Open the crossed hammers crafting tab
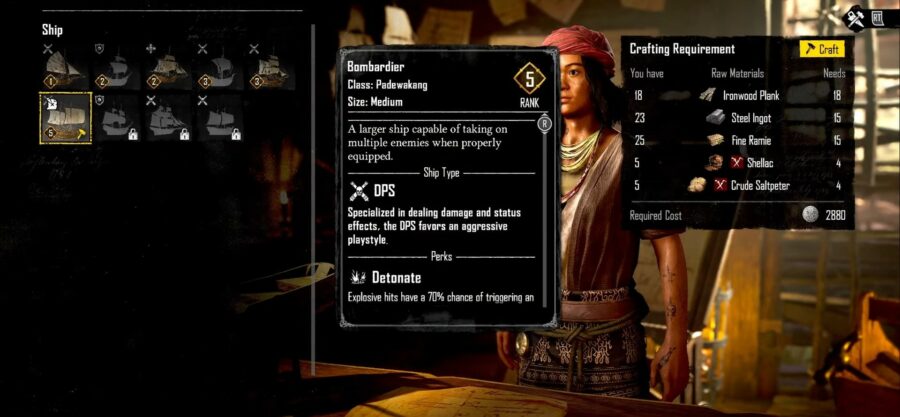 point(855,17)
